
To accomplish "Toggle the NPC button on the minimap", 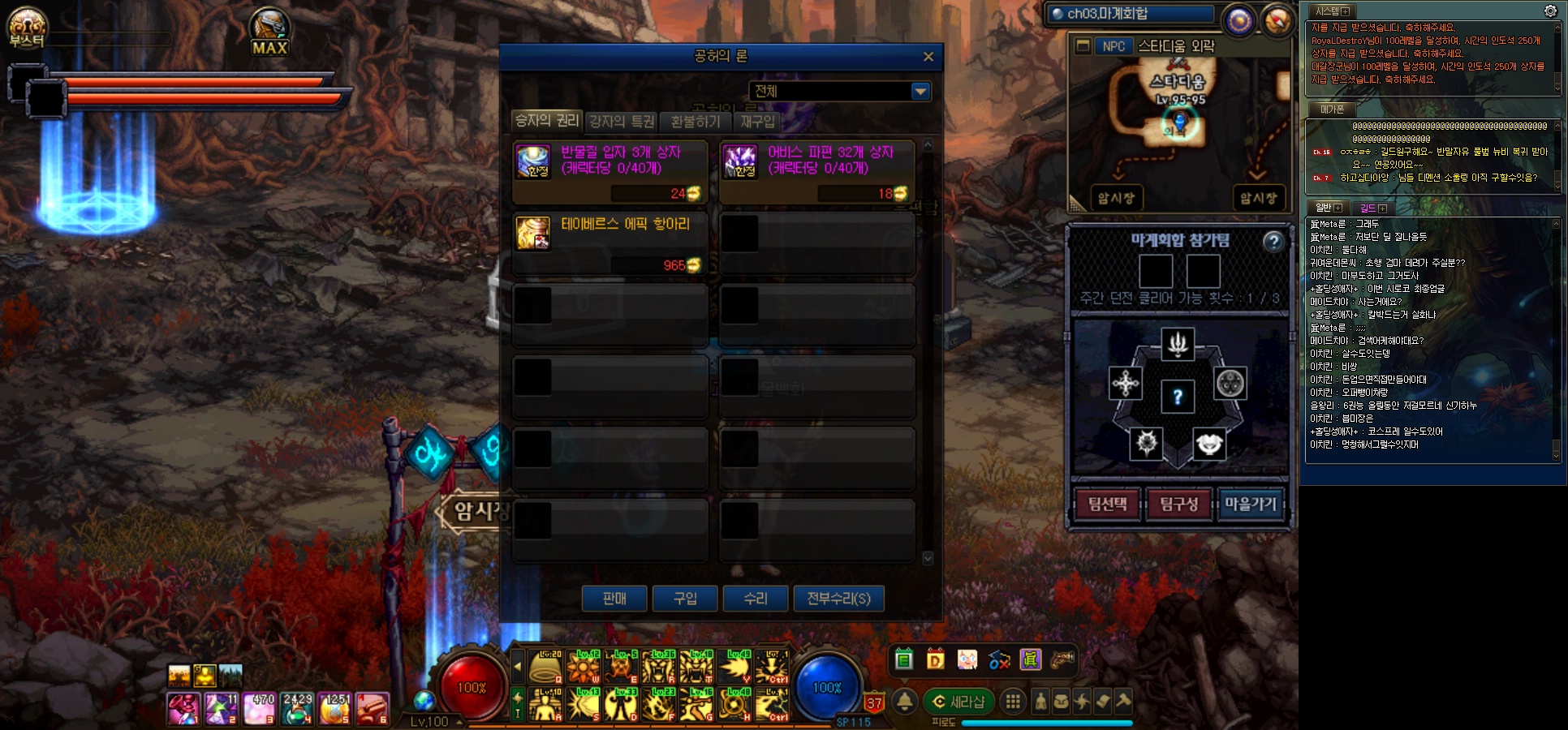I will (x=1114, y=46).
